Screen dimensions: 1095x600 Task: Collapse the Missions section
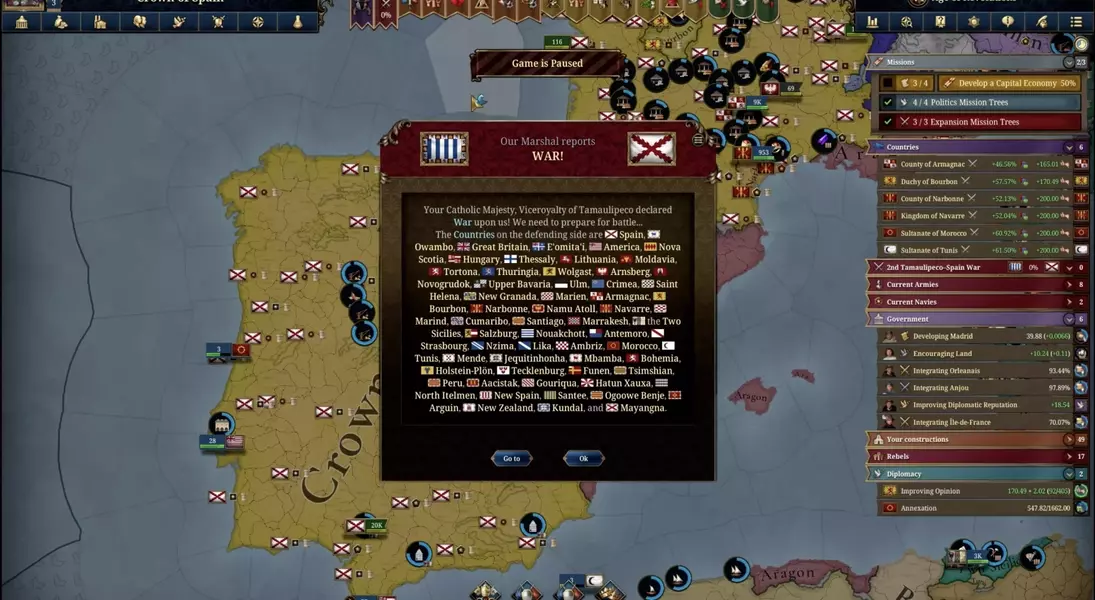click(x=1068, y=62)
